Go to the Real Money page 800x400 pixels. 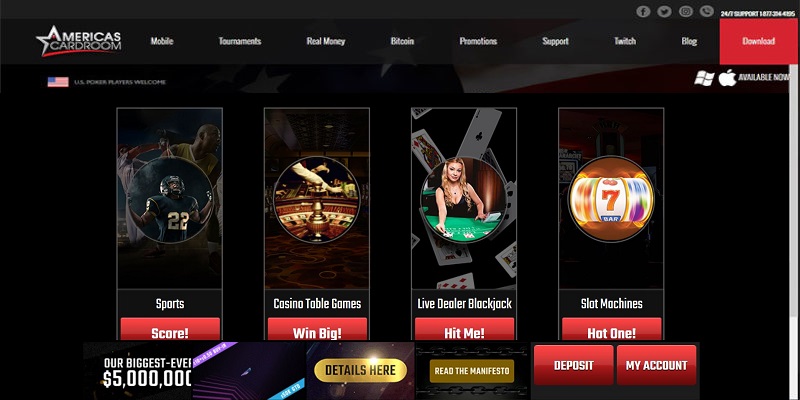[326, 42]
